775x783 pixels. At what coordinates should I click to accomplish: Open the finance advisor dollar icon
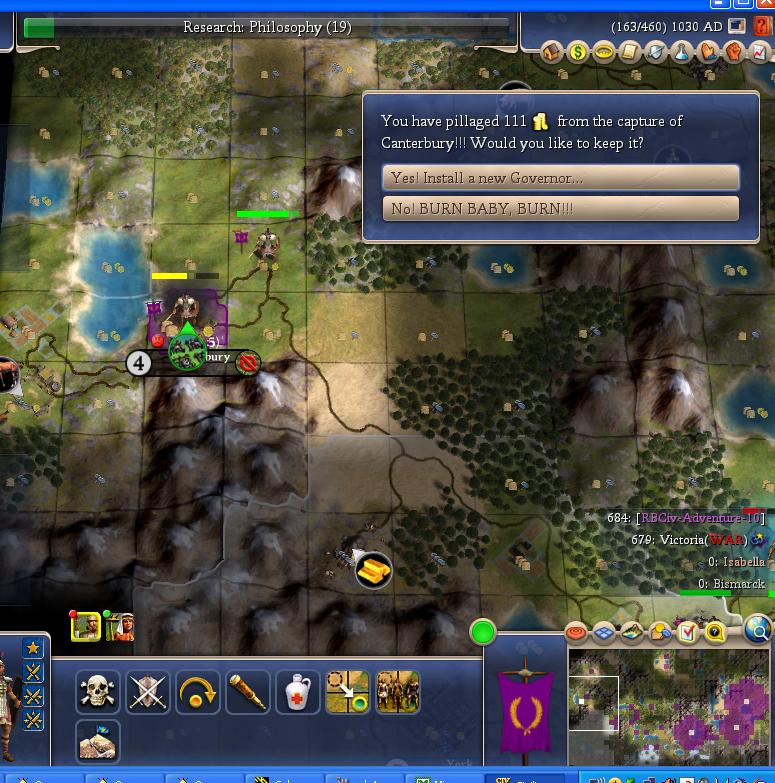[x=578, y=52]
